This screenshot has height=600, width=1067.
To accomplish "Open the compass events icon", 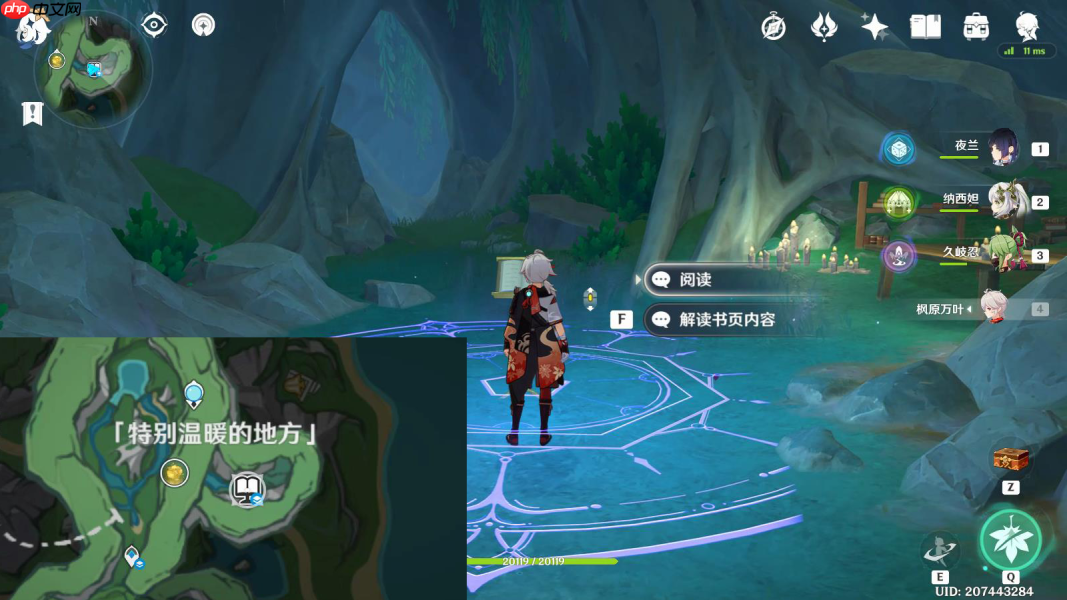I will (773, 27).
